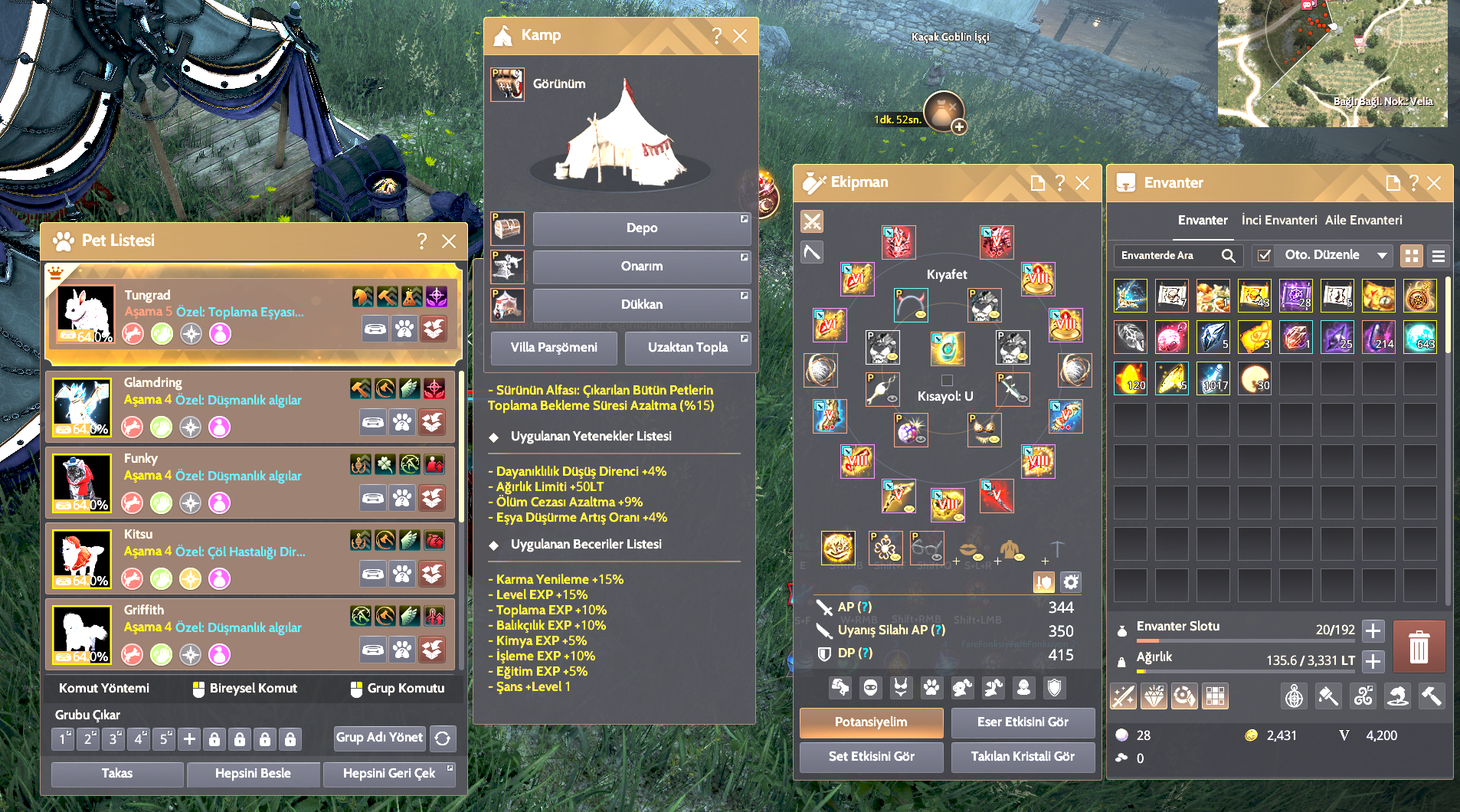Open Takılan Kristali Gör
The image size is (1460, 812).
point(1023,757)
